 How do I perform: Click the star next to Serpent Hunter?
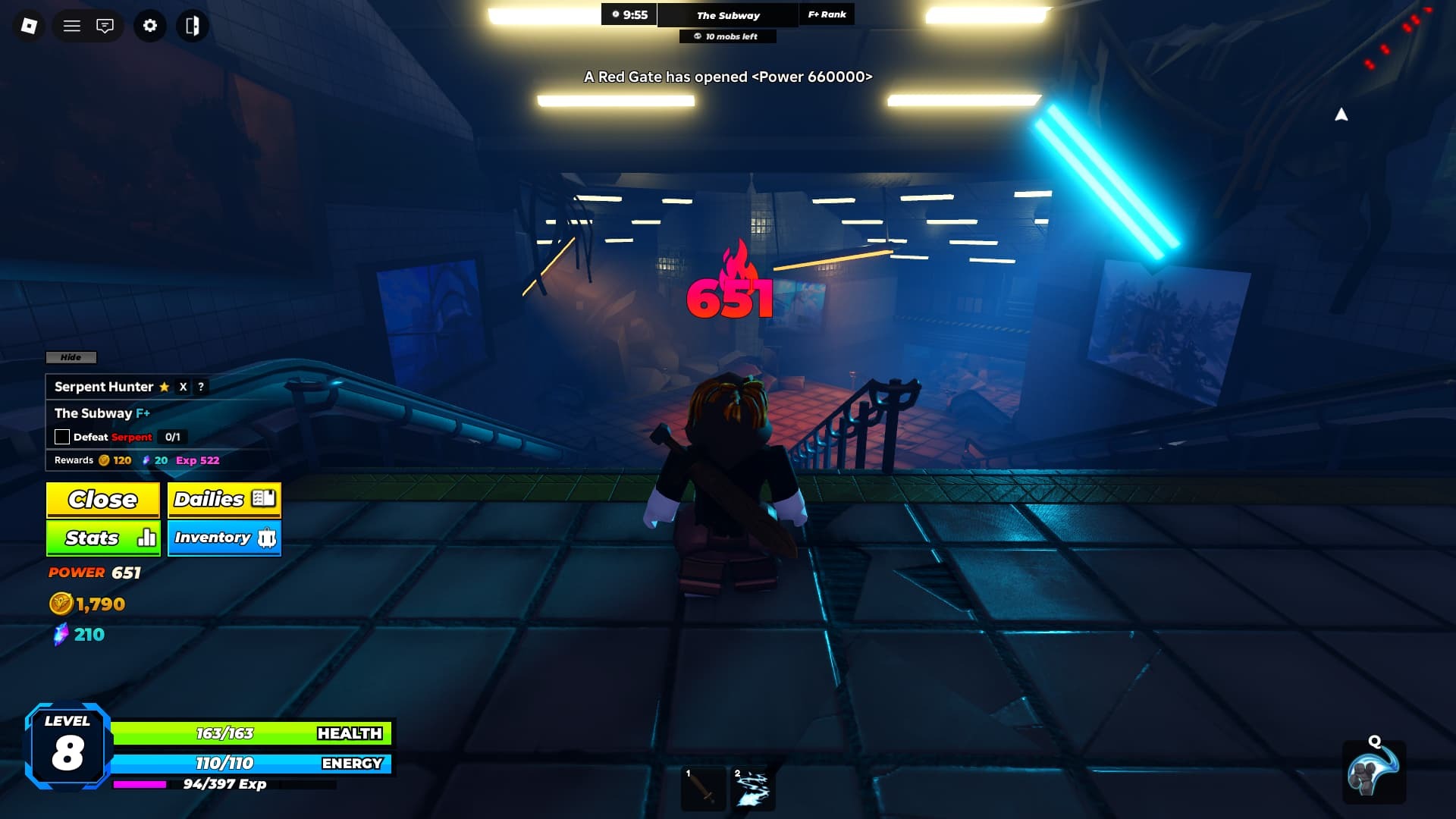(164, 387)
